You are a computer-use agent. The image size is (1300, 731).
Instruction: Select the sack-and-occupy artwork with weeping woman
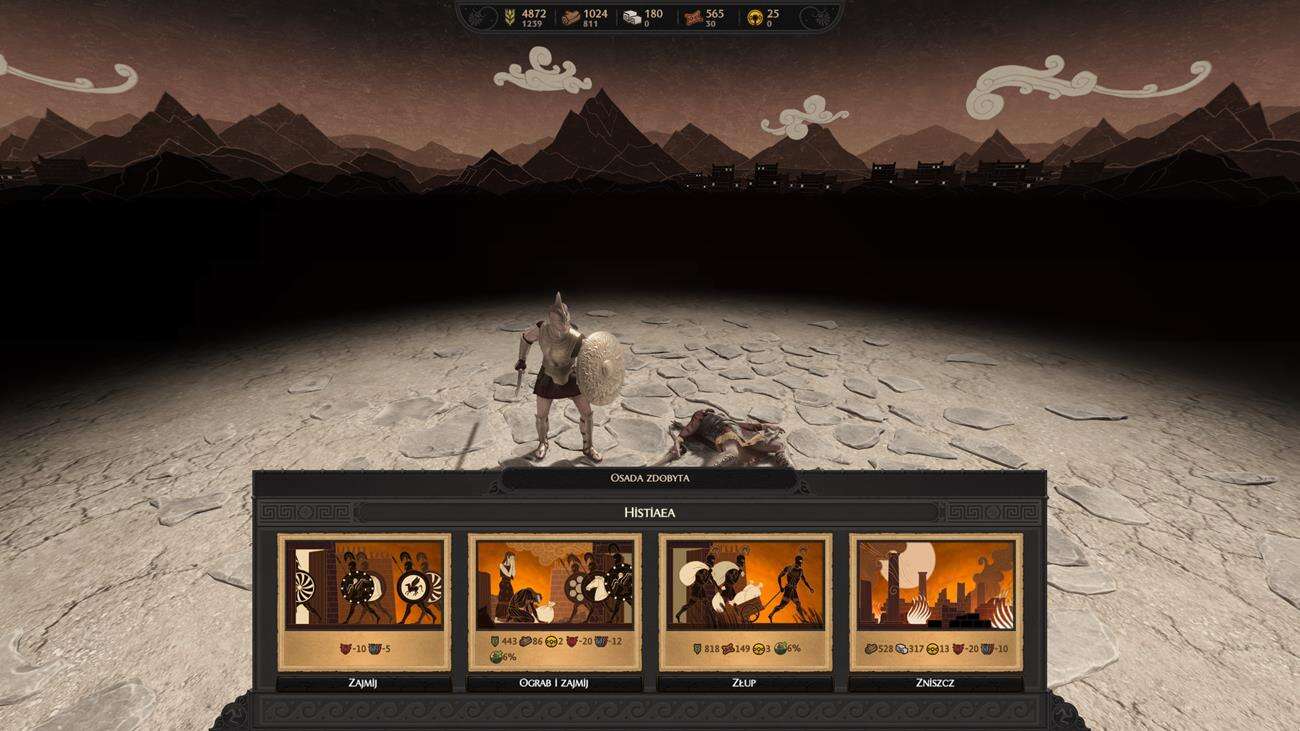554,585
